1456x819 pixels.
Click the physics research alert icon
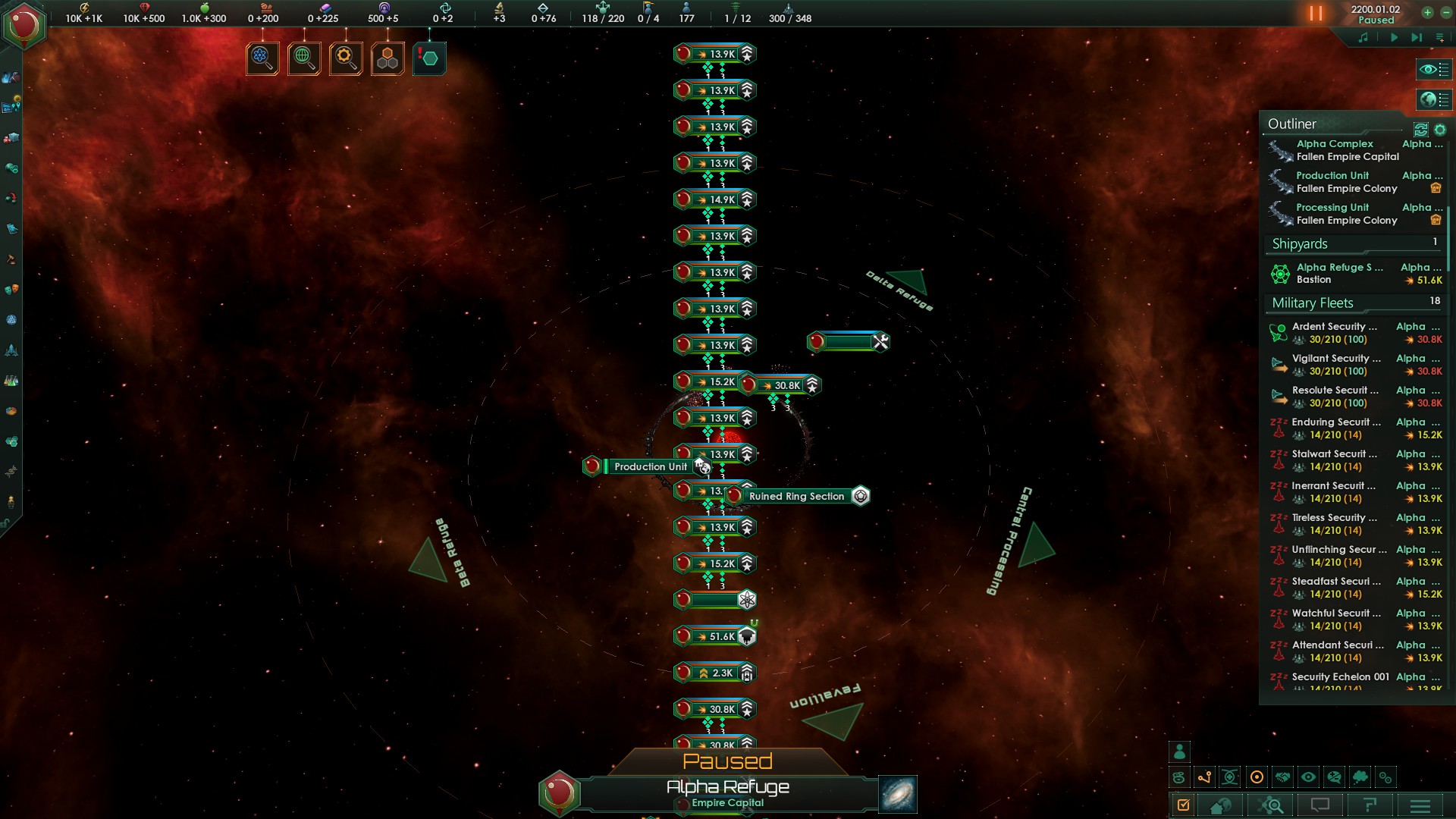262,58
